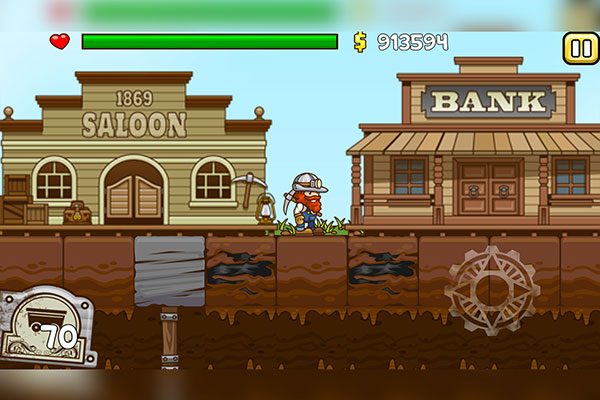Open the minecart cargo inventory
The width and height of the screenshot is (600, 400).
[x=47, y=327]
